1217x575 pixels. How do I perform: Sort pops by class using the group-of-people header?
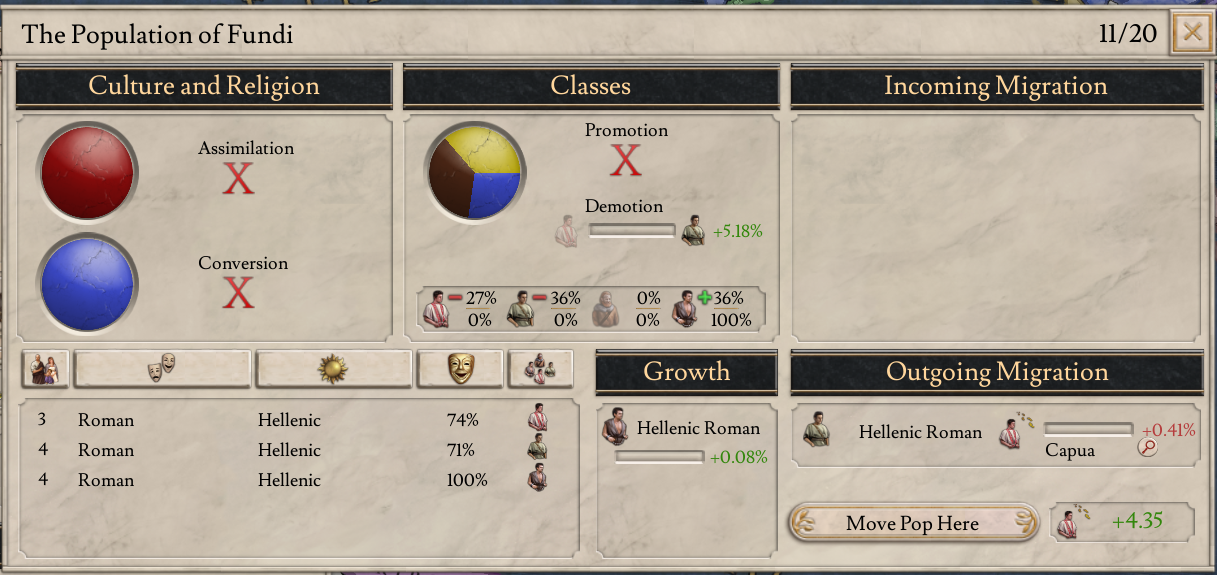pyautogui.click(x=540, y=369)
